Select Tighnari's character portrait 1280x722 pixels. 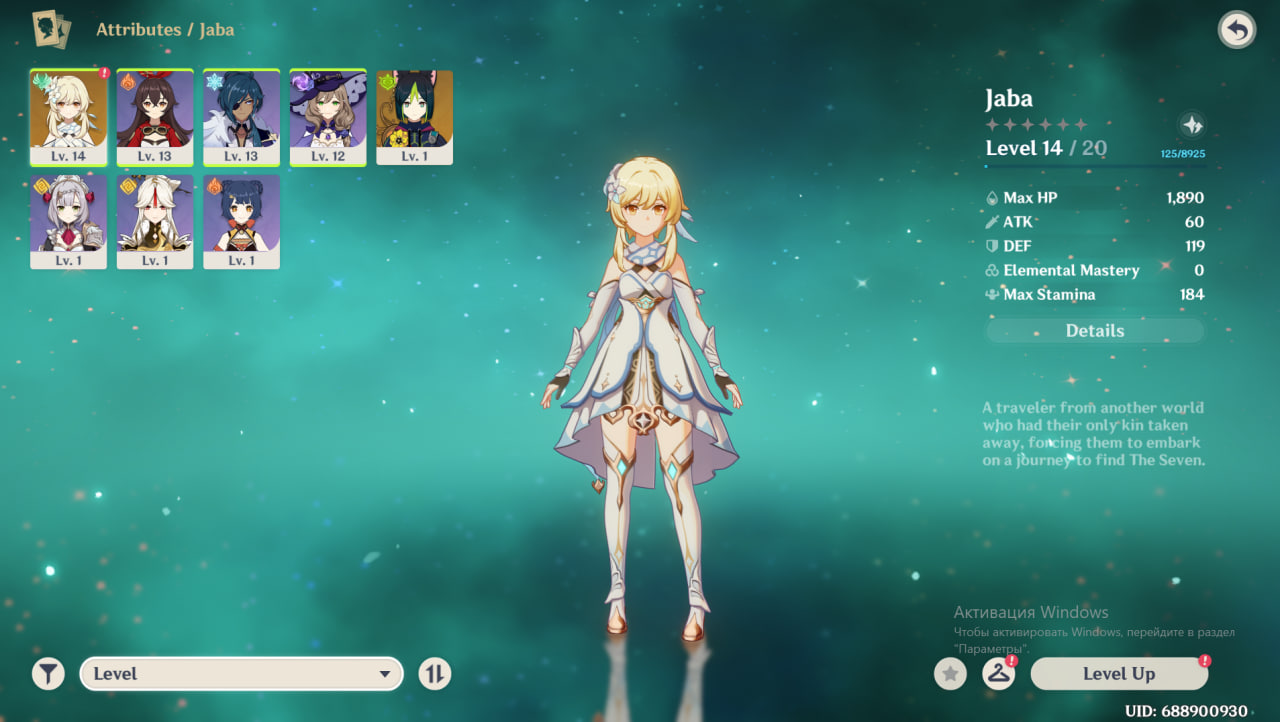pyautogui.click(x=414, y=116)
